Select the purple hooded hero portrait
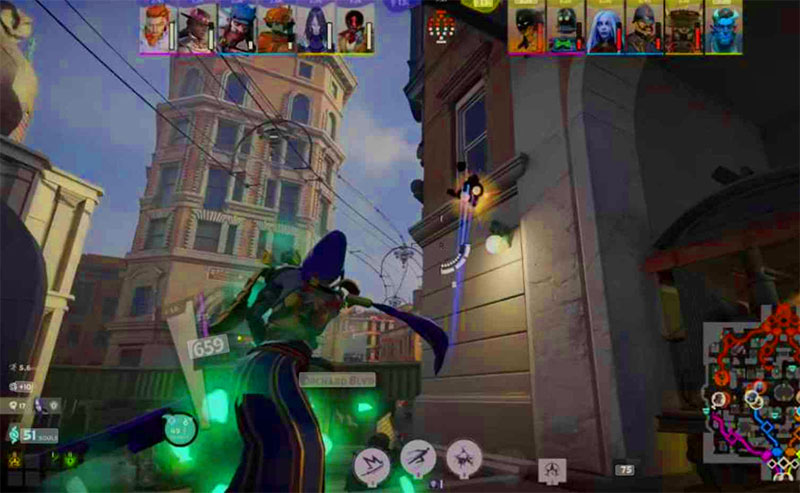 click(315, 28)
